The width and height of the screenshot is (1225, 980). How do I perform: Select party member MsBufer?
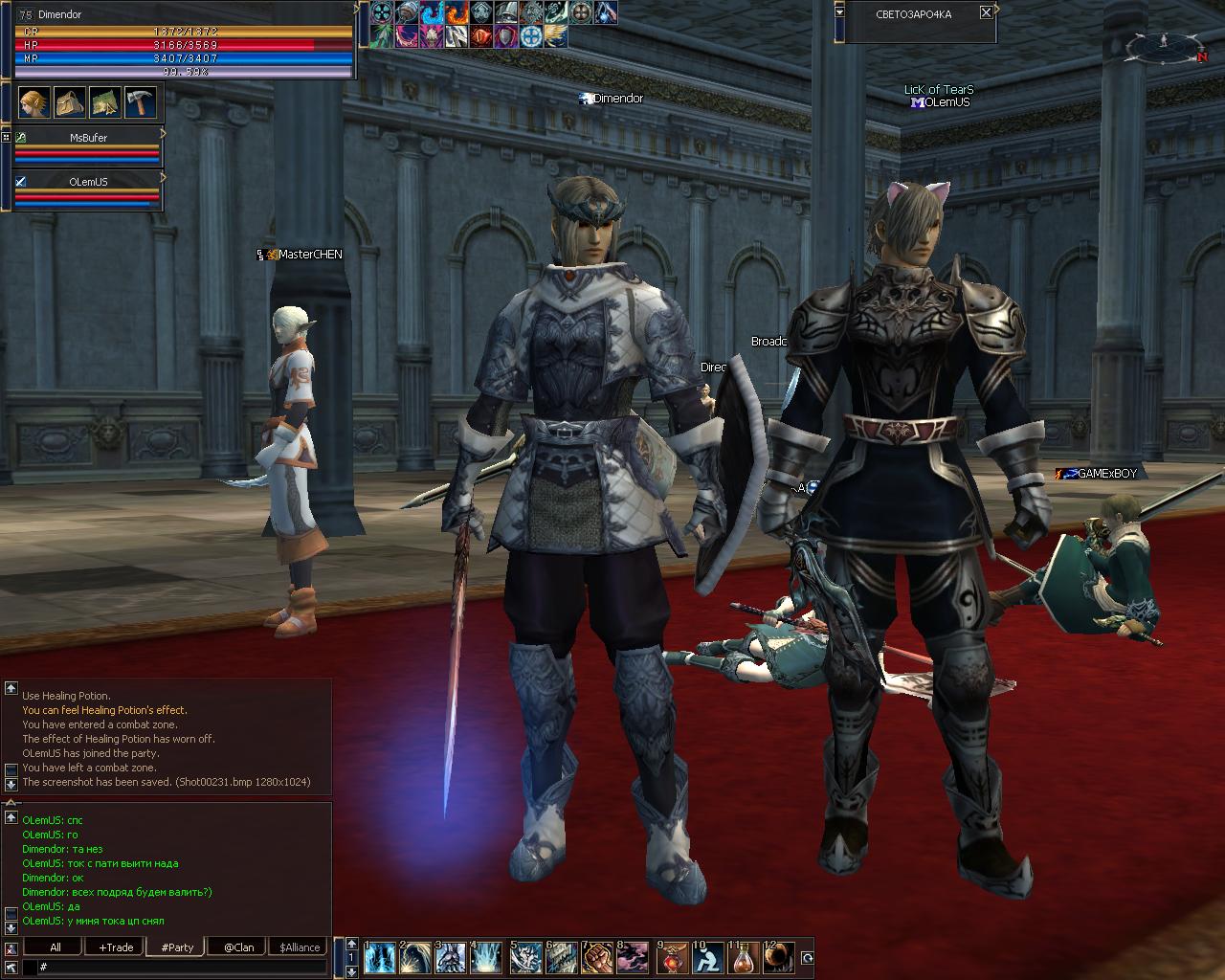click(x=88, y=138)
